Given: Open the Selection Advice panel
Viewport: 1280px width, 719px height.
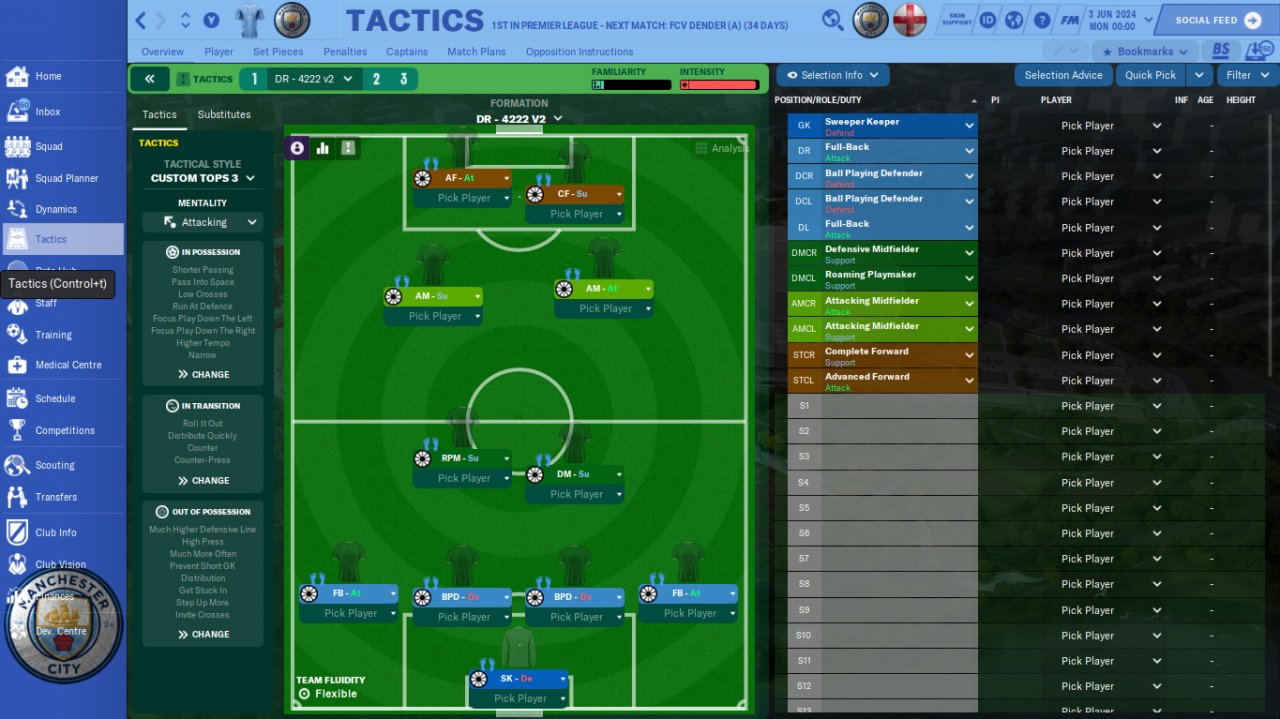Looking at the screenshot, I should pos(1063,75).
